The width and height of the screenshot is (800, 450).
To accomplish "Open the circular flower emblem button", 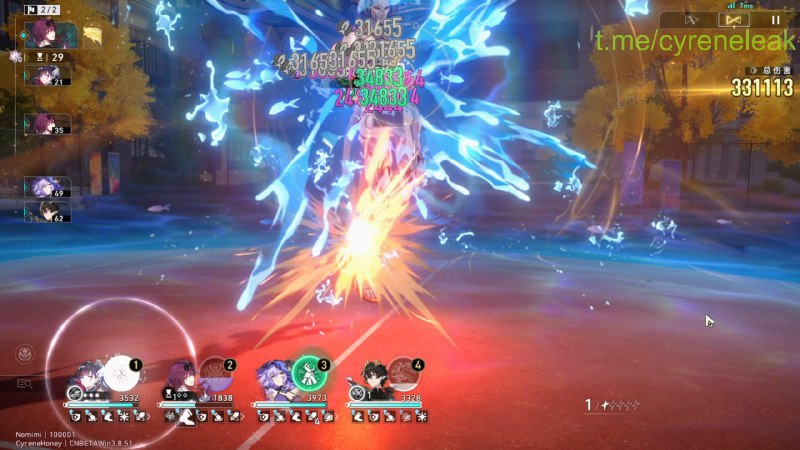I will click(x=22, y=353).
